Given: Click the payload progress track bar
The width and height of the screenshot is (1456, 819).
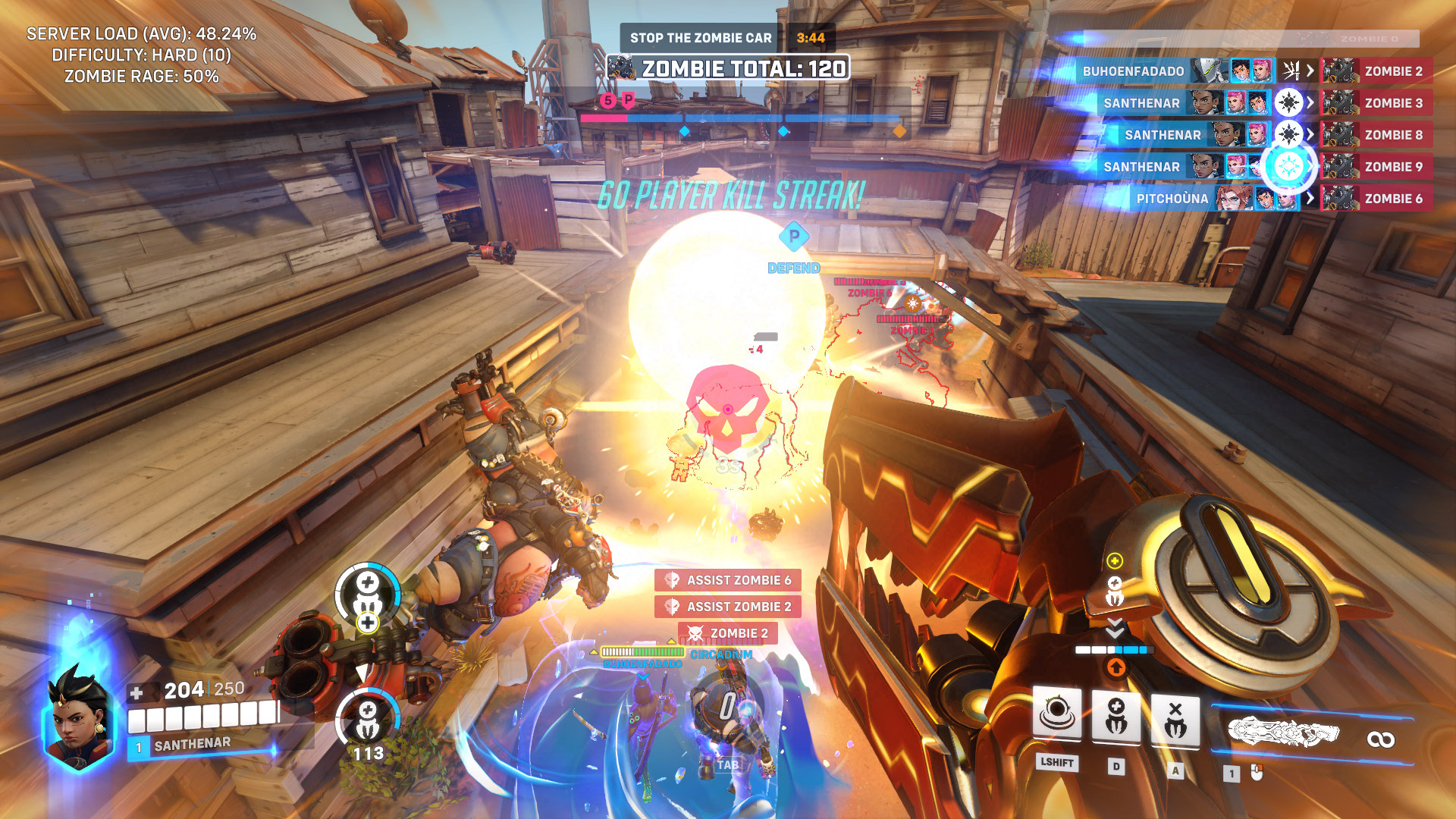Looking at the screenshot, I should [x=741, y=118].
